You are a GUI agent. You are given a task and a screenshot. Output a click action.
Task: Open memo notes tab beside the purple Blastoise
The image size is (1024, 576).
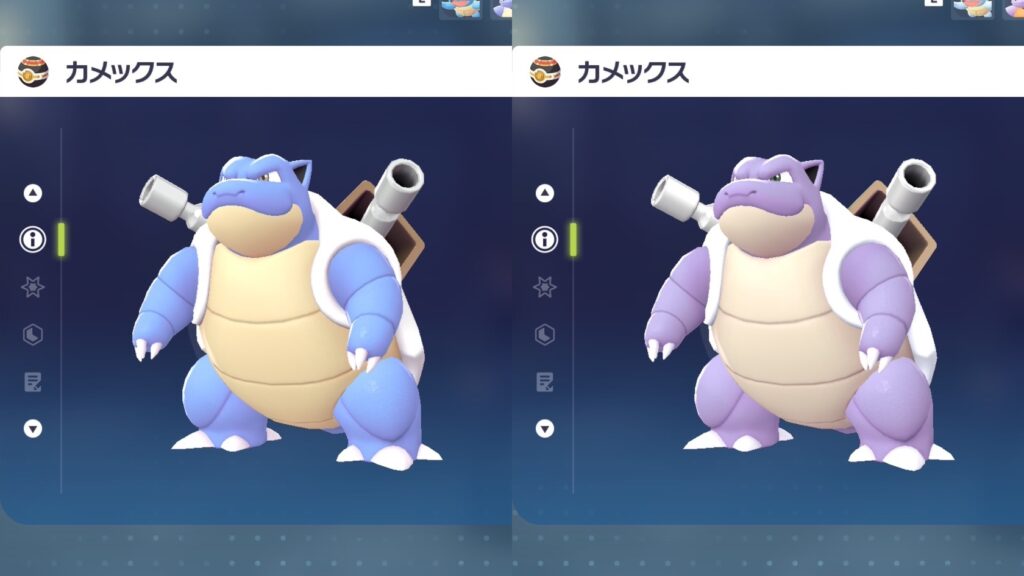545,381
